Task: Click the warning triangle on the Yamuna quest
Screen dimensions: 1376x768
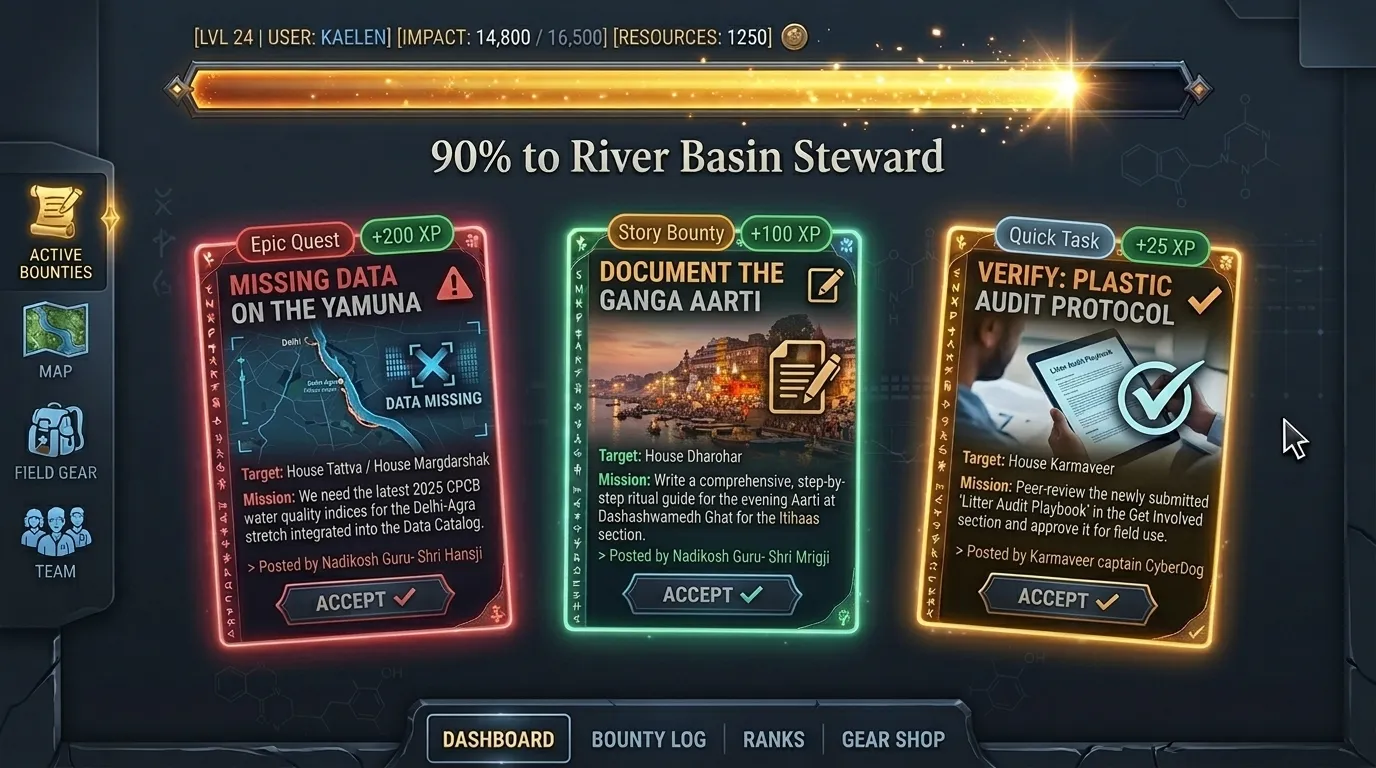Action: (x=457, y=285)
